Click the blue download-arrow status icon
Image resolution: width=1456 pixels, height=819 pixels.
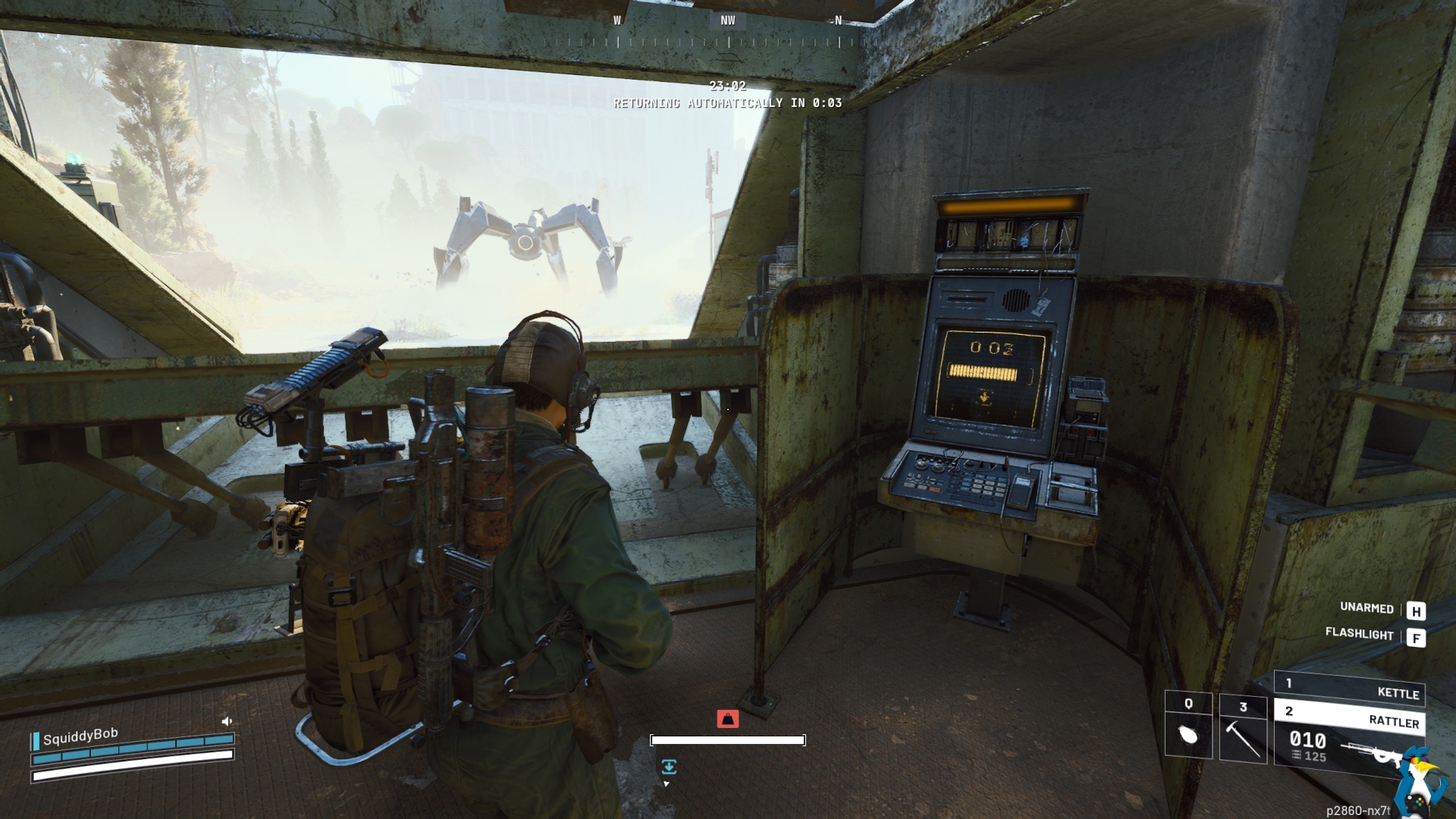pos(668,767)
